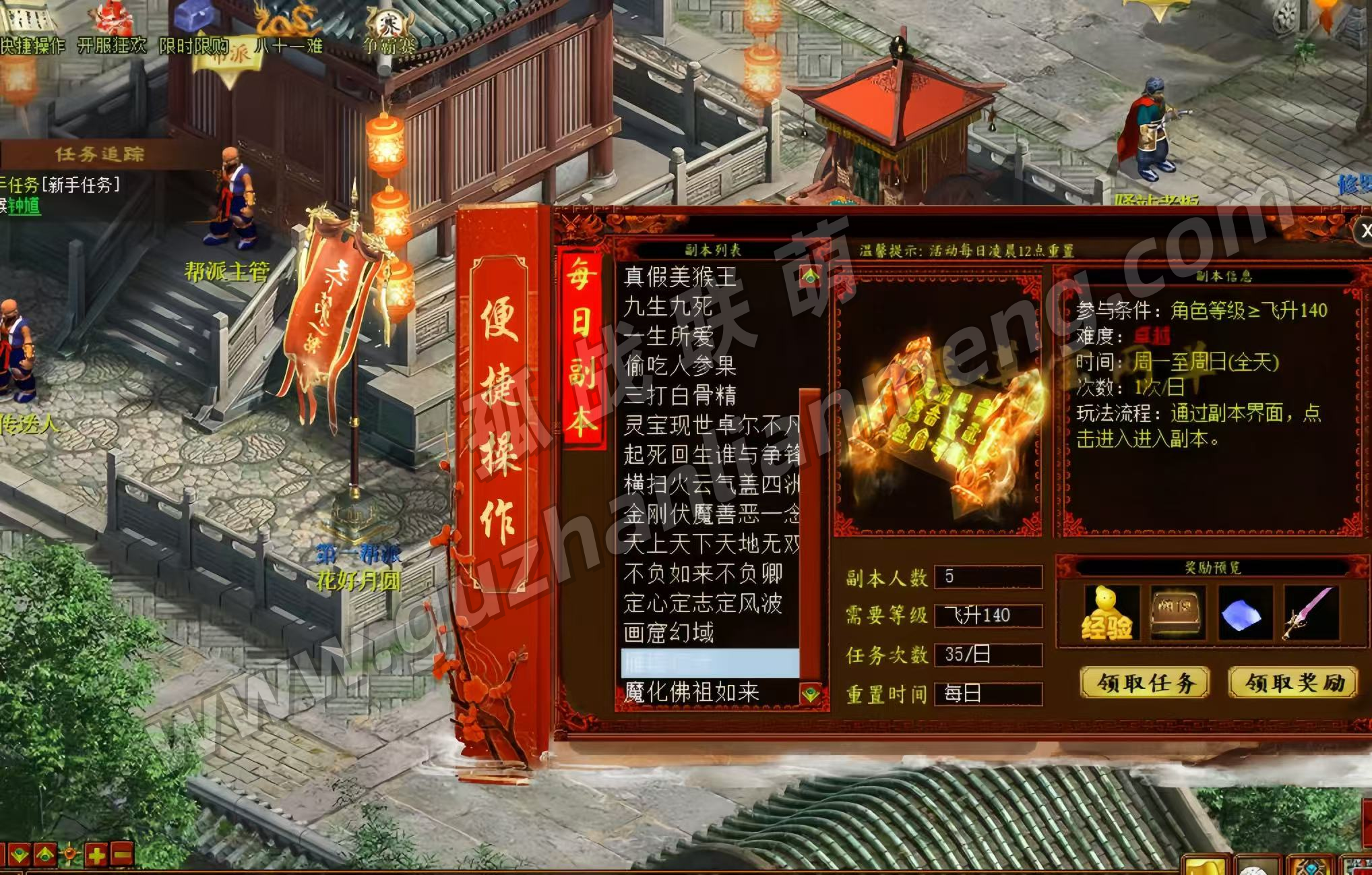The height and width of the screenshot is (875, 1372).
Task: Click the dungeon list's down arrow
Action: 810,694
